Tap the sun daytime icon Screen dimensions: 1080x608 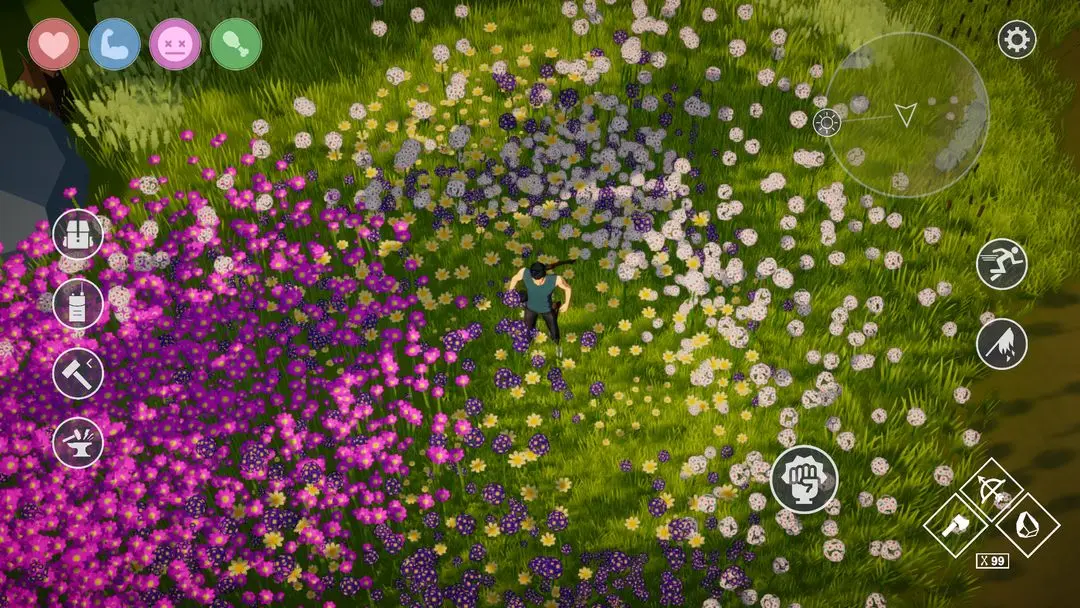pyautogui.click(x=826, y=123)
